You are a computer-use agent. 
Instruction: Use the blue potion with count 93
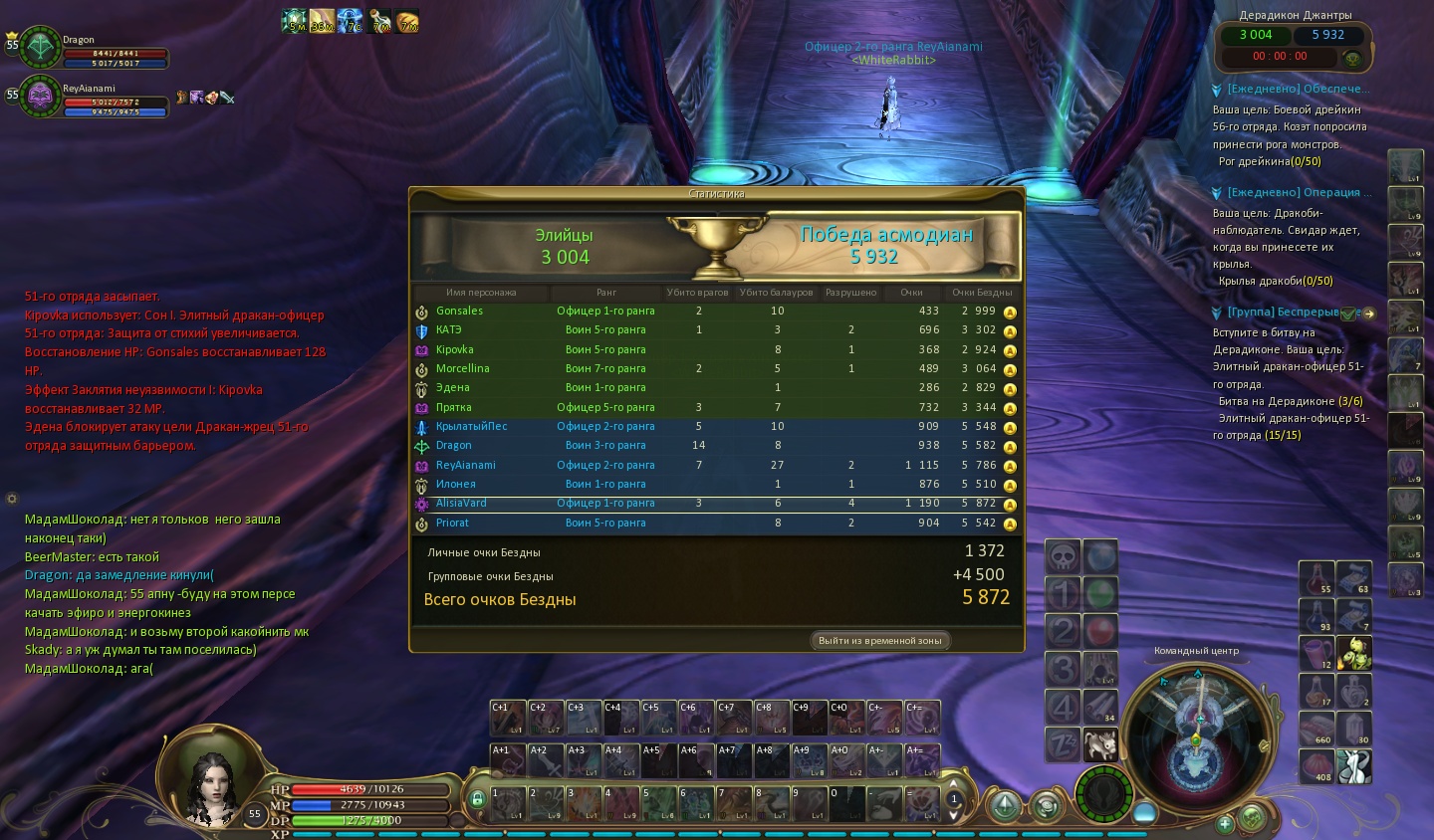[1316, 616]
